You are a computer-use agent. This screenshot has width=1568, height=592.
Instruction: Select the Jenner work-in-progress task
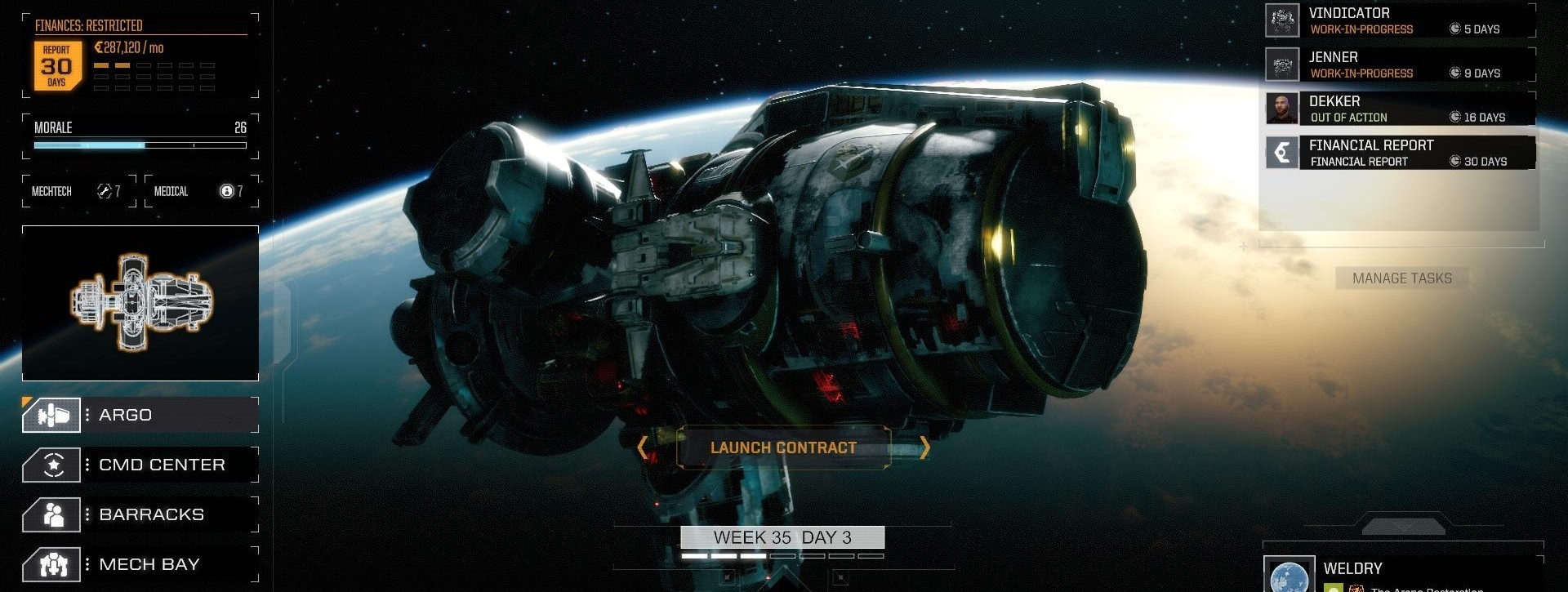(x=1400, y=65)
